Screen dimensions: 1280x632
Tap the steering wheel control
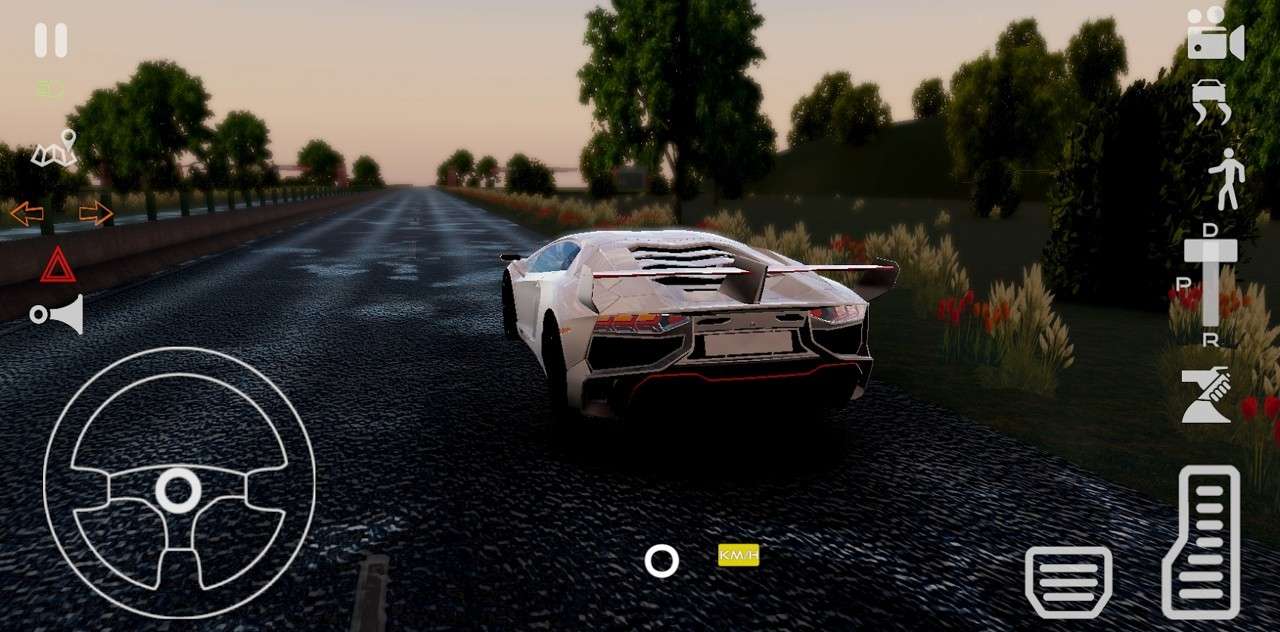[179, 483]
